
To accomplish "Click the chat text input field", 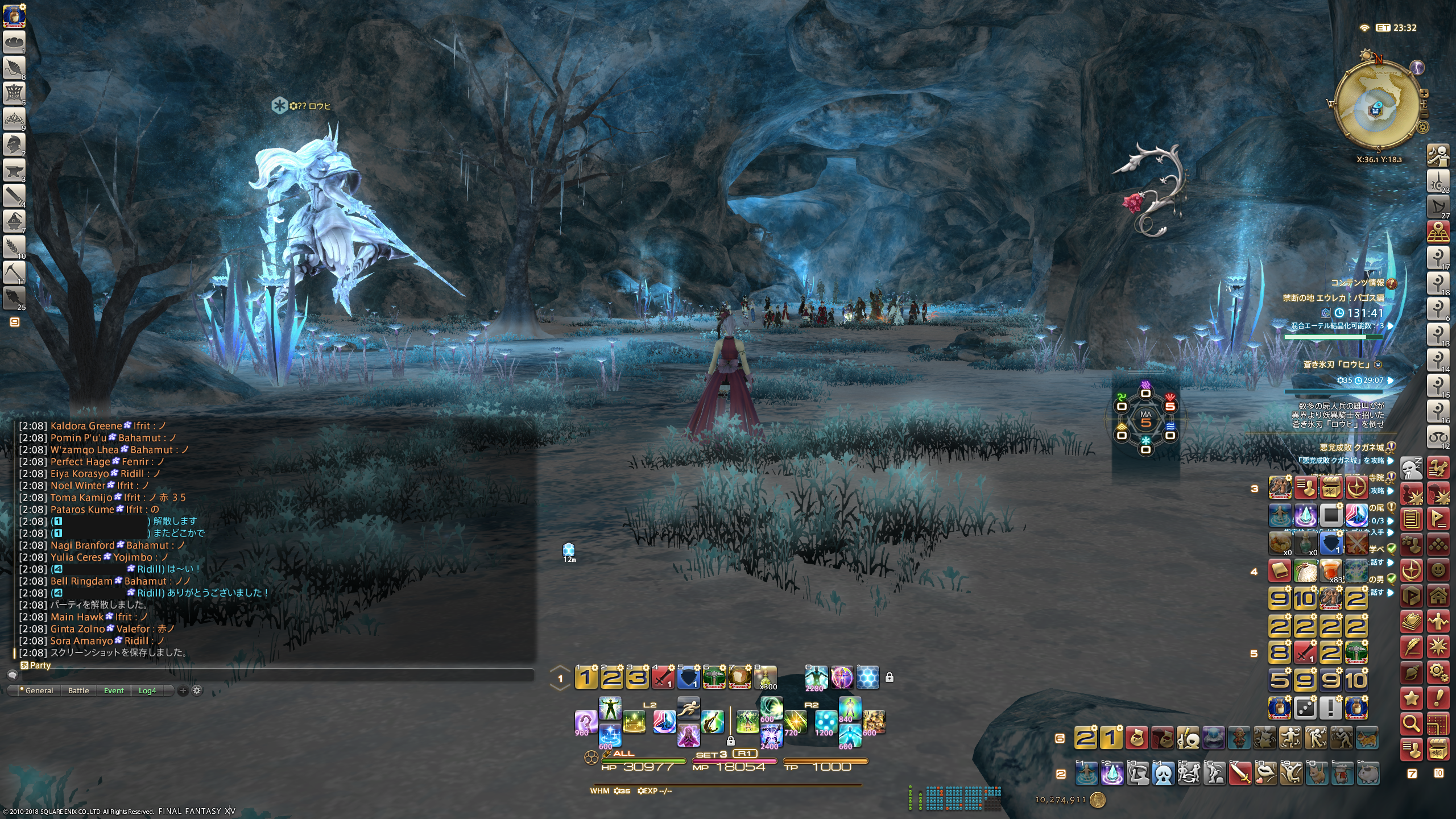I will (x=273, y=675).
